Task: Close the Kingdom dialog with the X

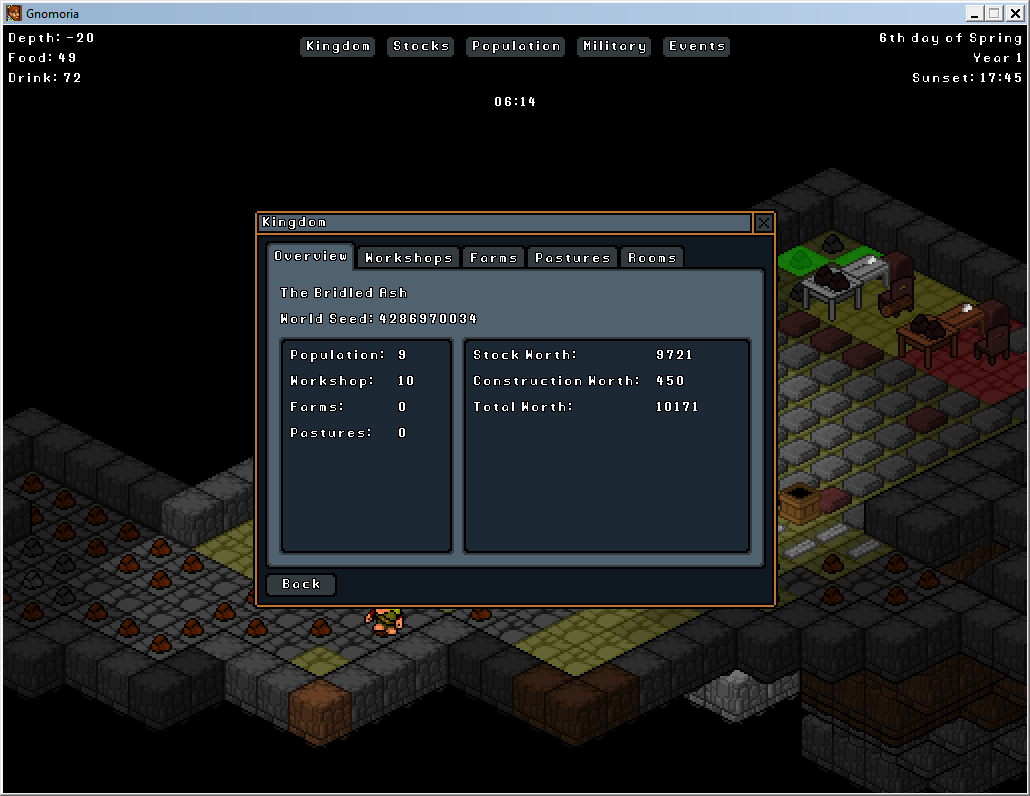Action: tap(764, 223)
